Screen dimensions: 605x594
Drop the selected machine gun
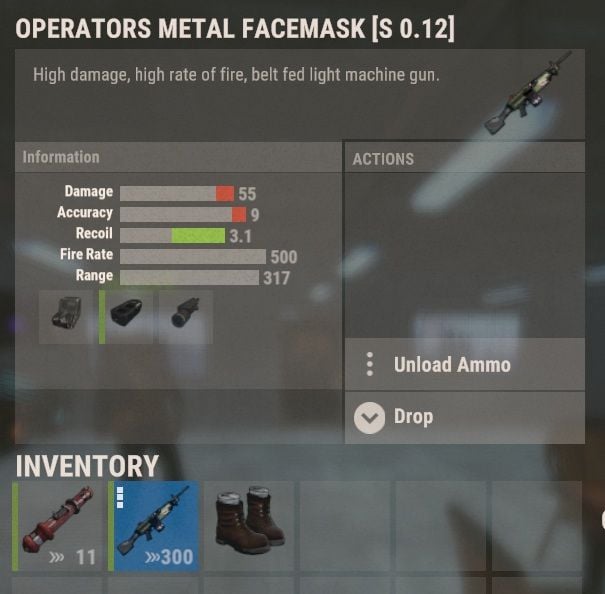tap(464, 417)
